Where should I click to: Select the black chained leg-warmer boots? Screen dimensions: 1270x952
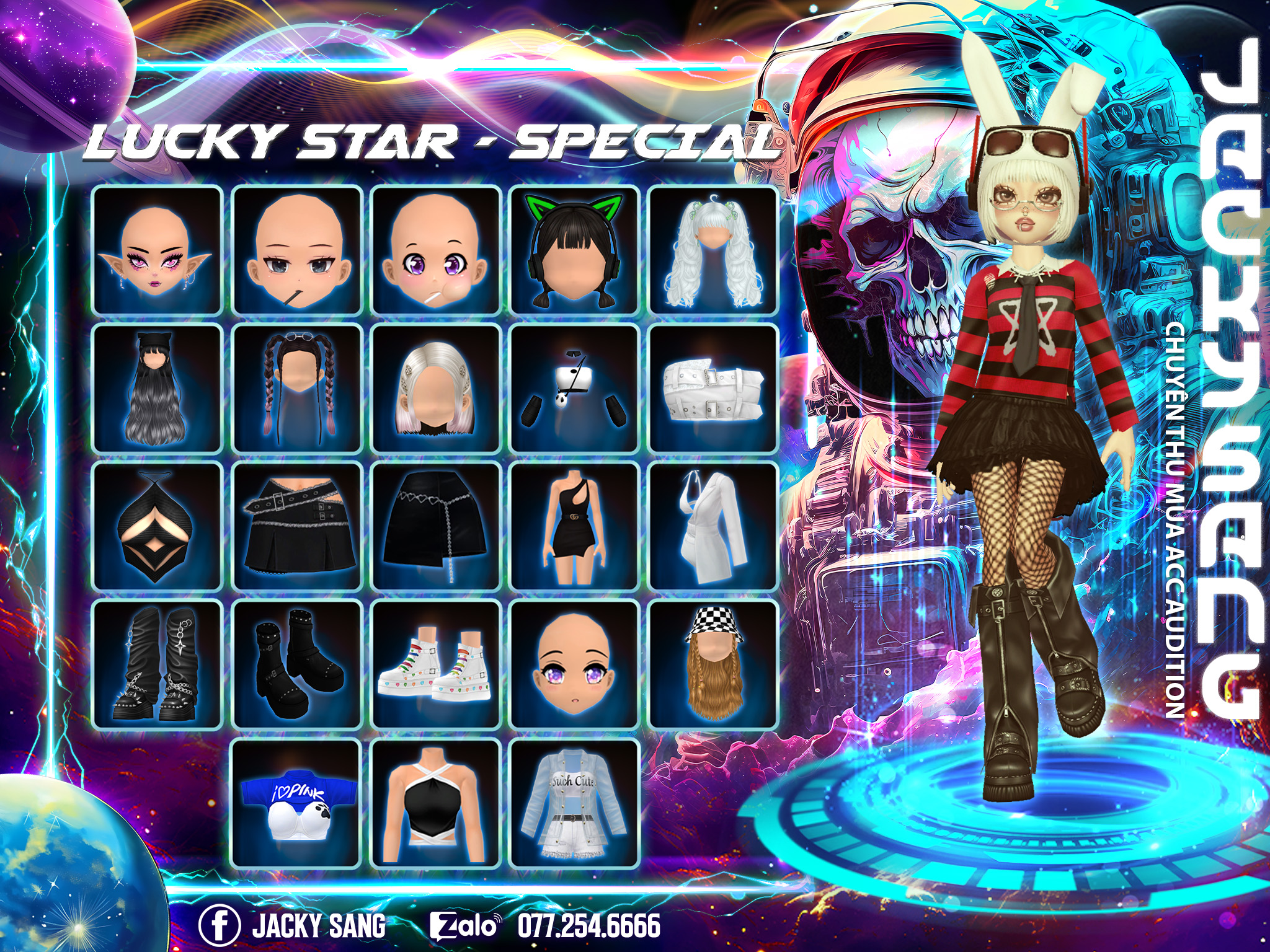(x=157, y=664)
